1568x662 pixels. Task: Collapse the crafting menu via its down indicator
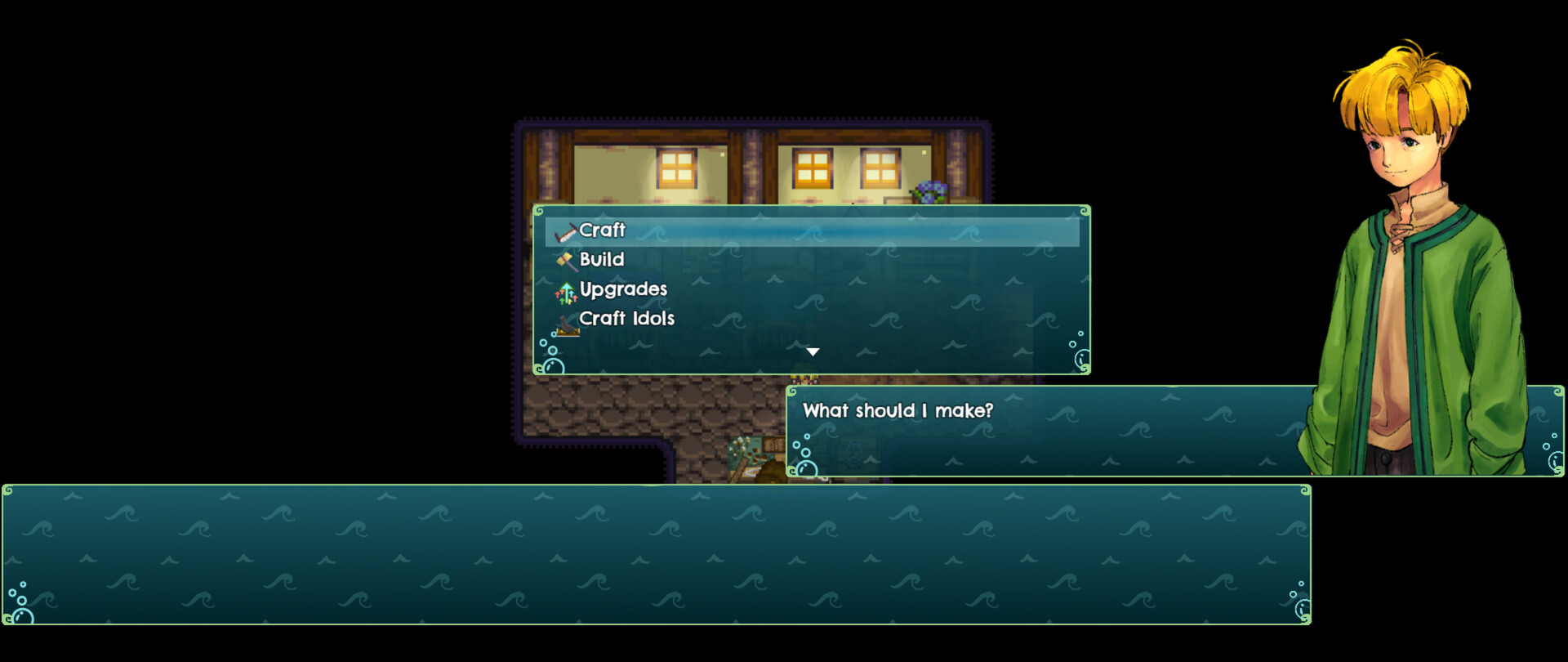point(813,351)
